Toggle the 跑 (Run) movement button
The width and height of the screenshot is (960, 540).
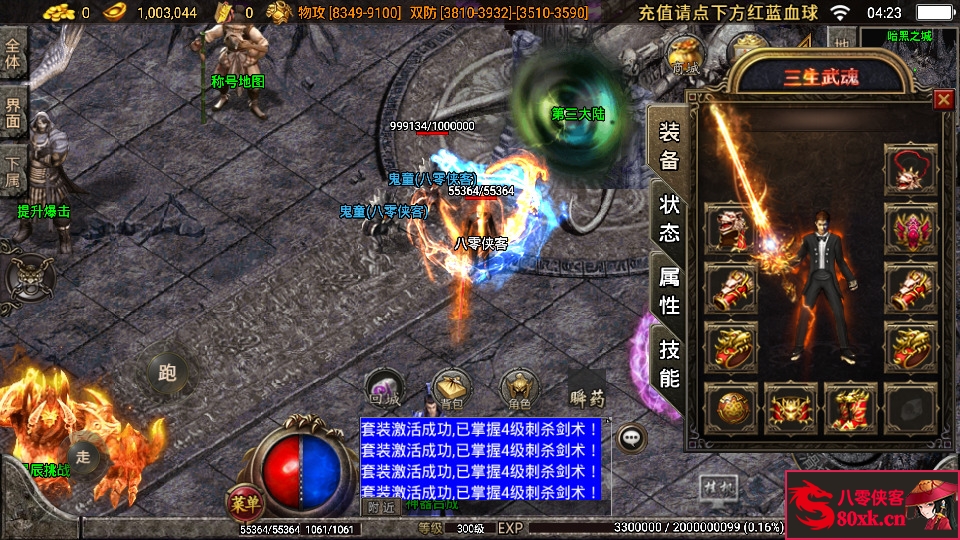(x=166, y=373)
